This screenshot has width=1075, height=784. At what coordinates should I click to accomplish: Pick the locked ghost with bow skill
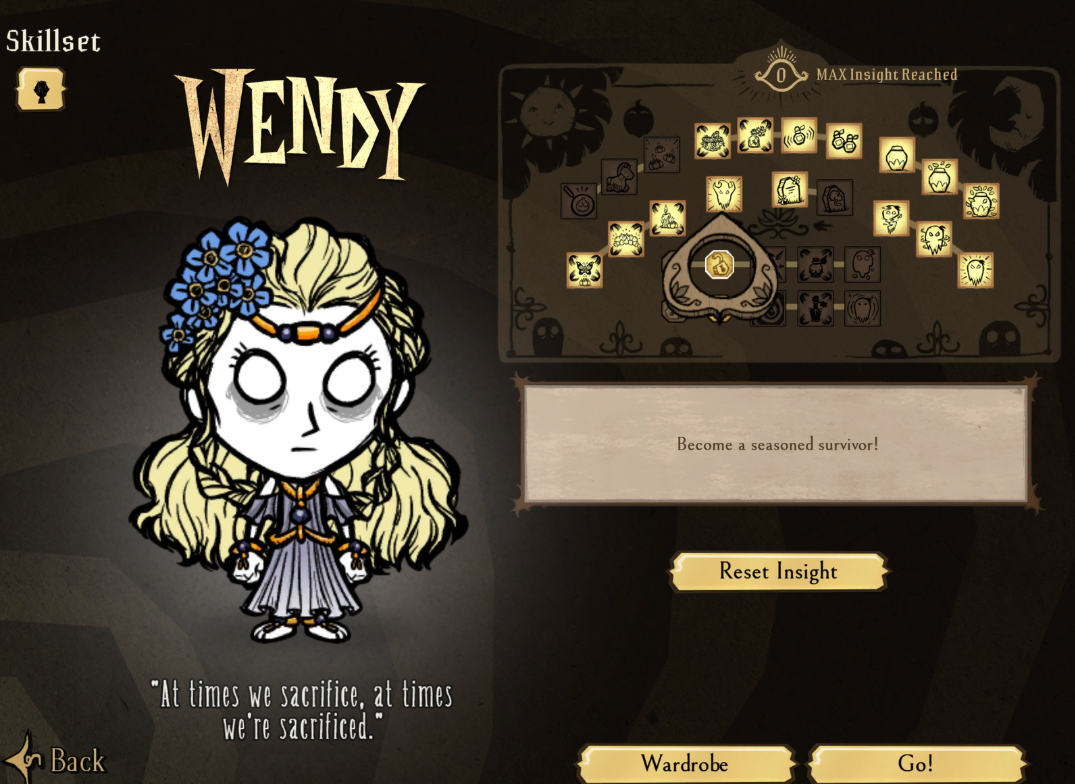point(816,265)
